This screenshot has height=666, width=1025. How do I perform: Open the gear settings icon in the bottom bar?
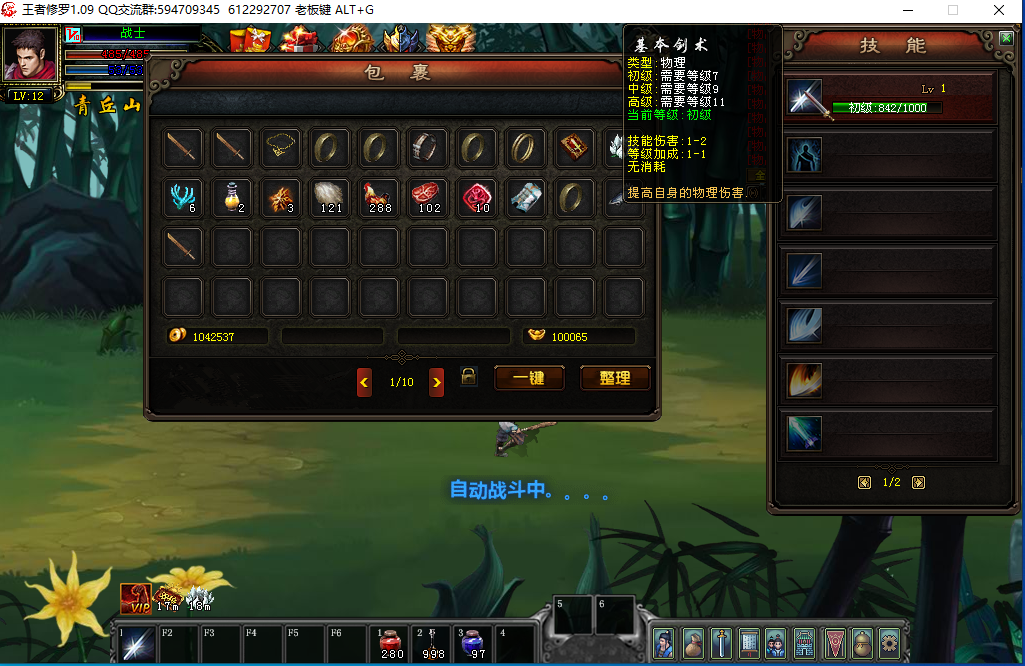(x=888, y=643)
